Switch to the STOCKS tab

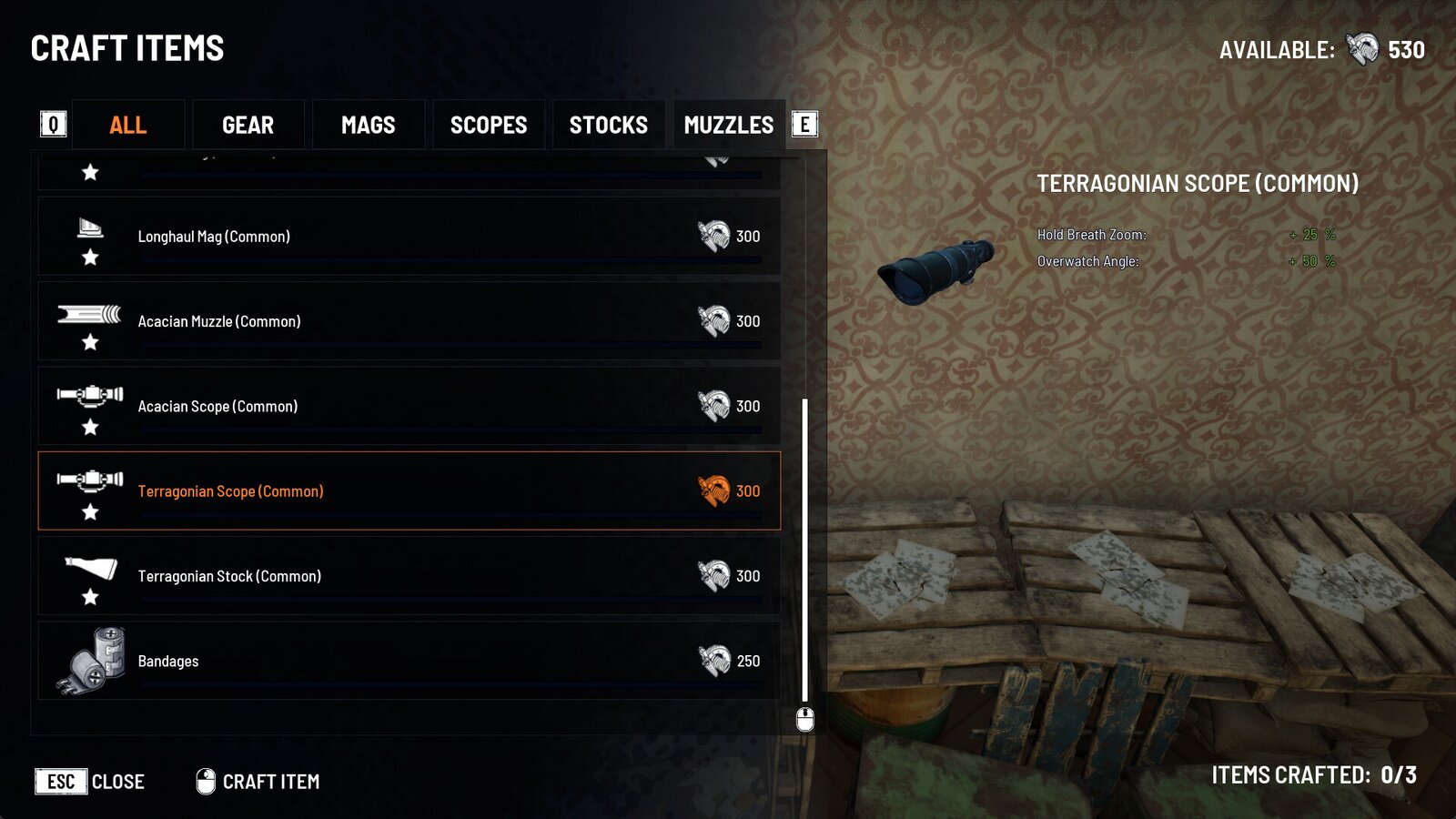coord(608,125)
